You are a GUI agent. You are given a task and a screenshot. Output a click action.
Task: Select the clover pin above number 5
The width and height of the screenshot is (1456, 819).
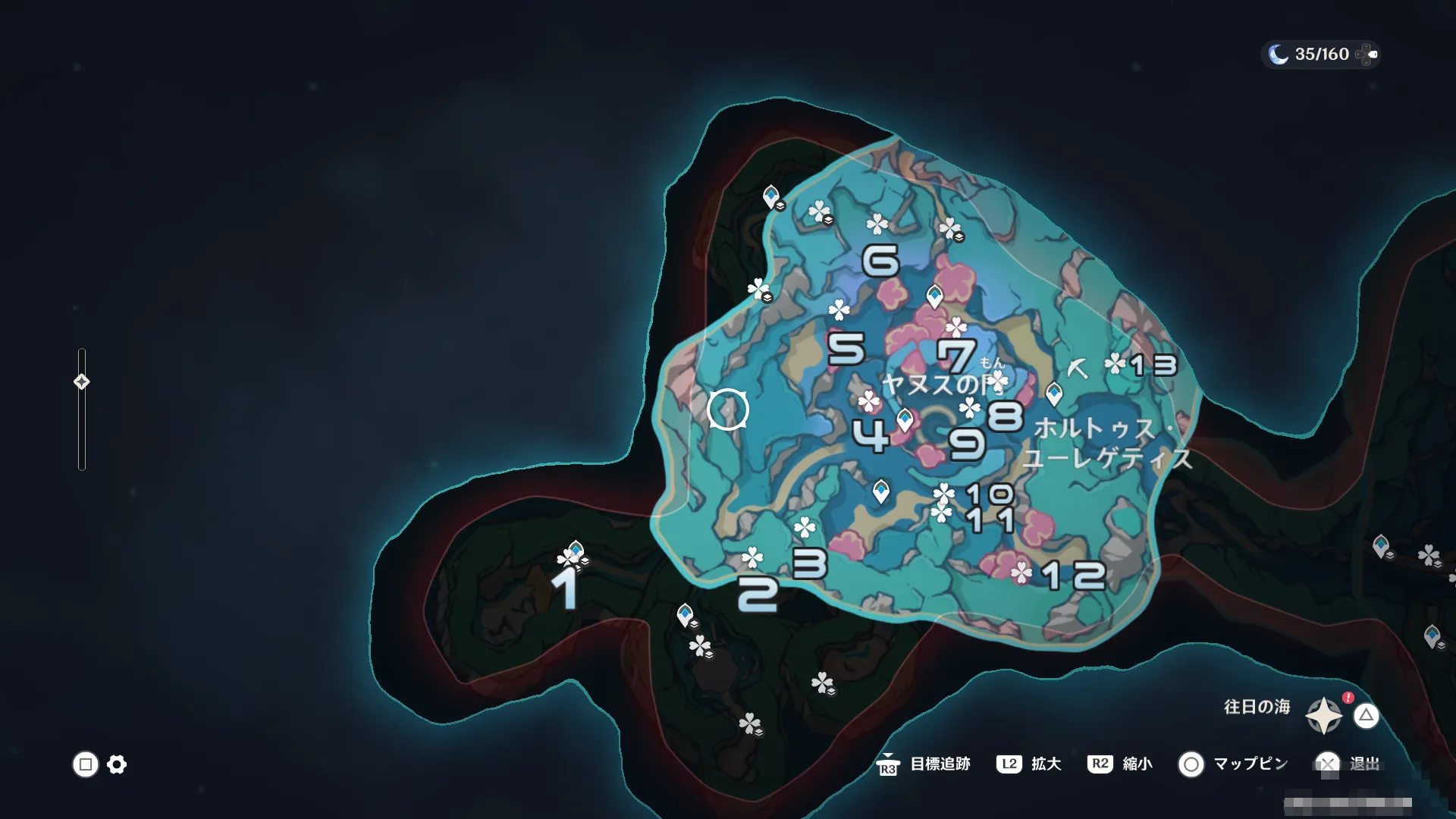(839, 309)
